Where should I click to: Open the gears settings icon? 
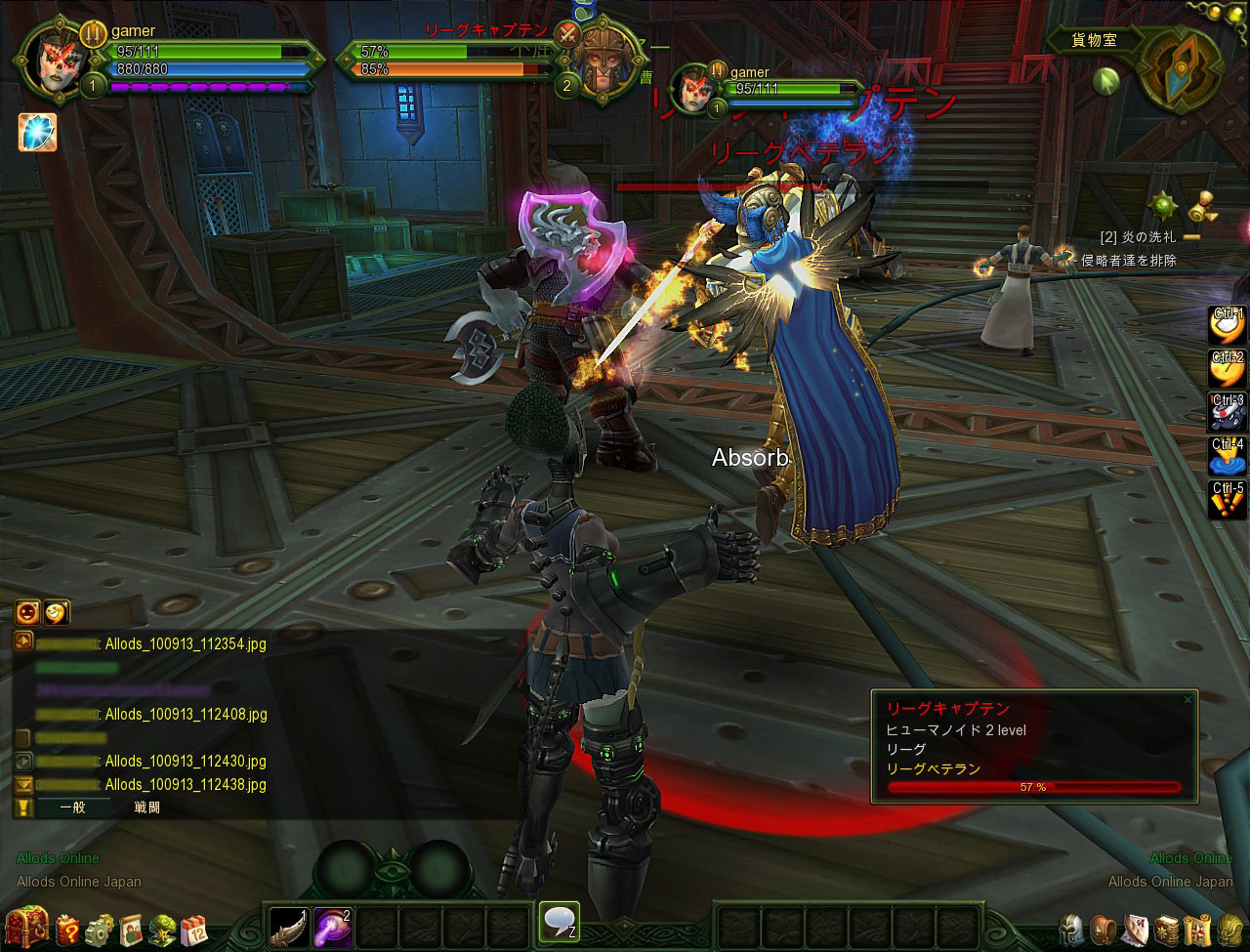click(100, 929)
